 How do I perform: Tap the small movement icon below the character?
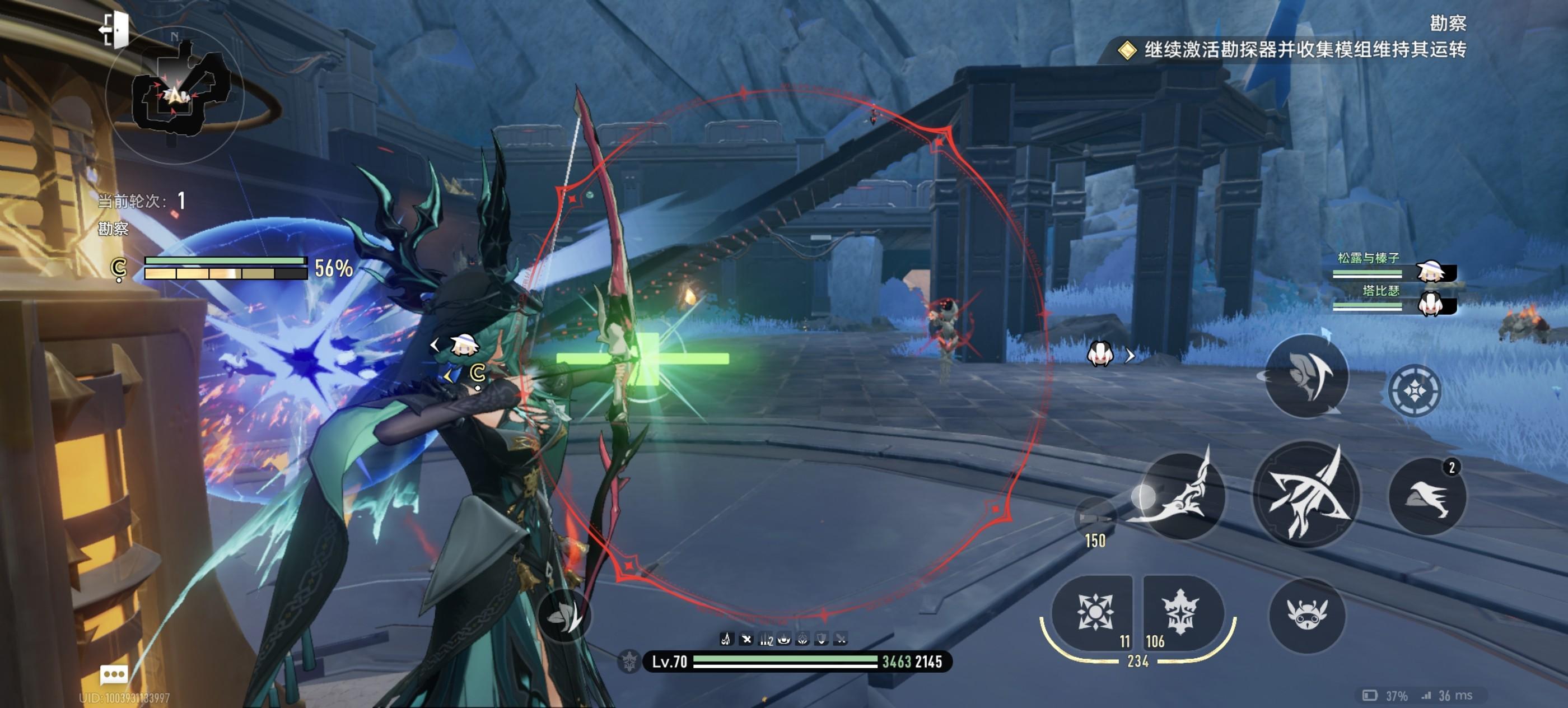(x=564, y=616)
